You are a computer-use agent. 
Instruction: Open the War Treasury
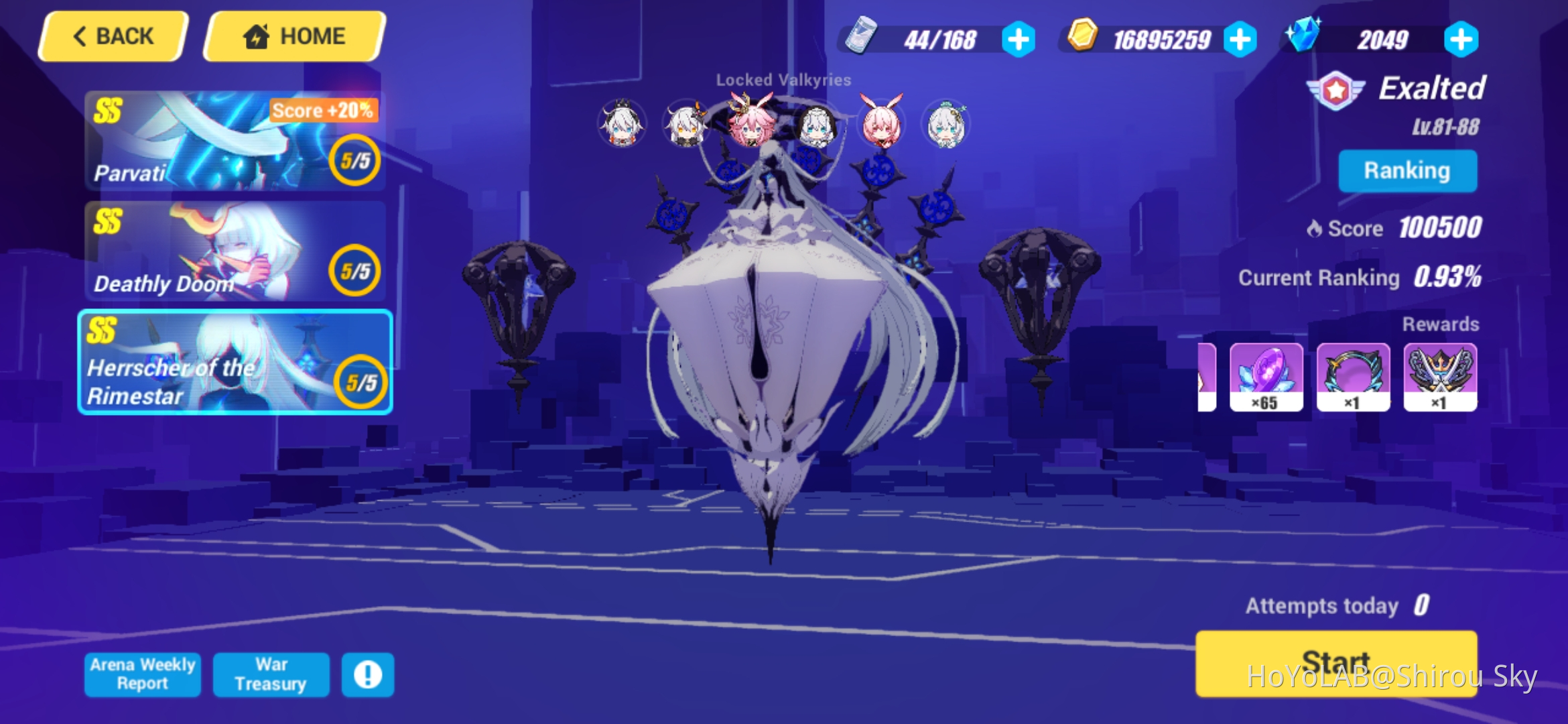click(x=271, y=674)
